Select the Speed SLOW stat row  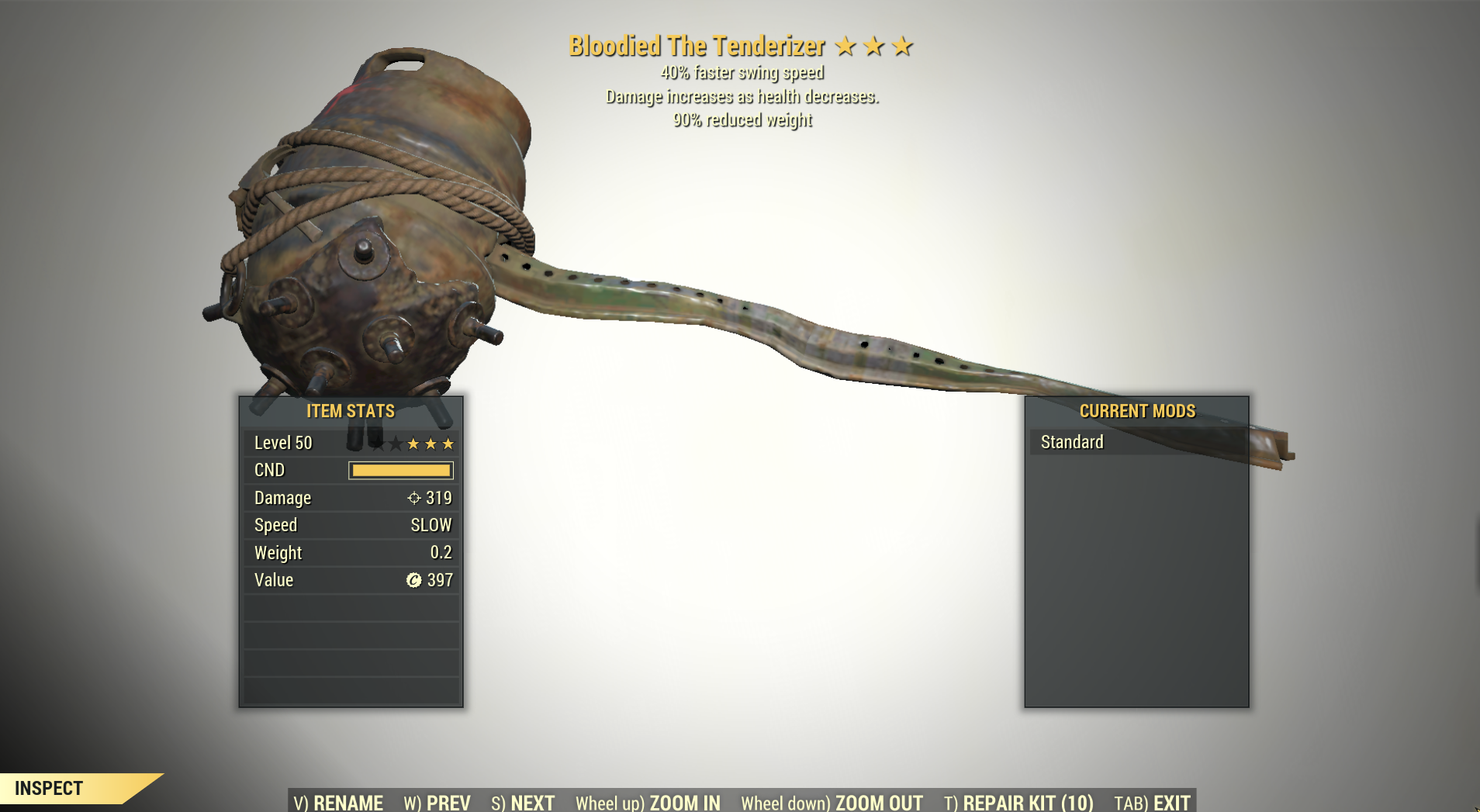351,525
